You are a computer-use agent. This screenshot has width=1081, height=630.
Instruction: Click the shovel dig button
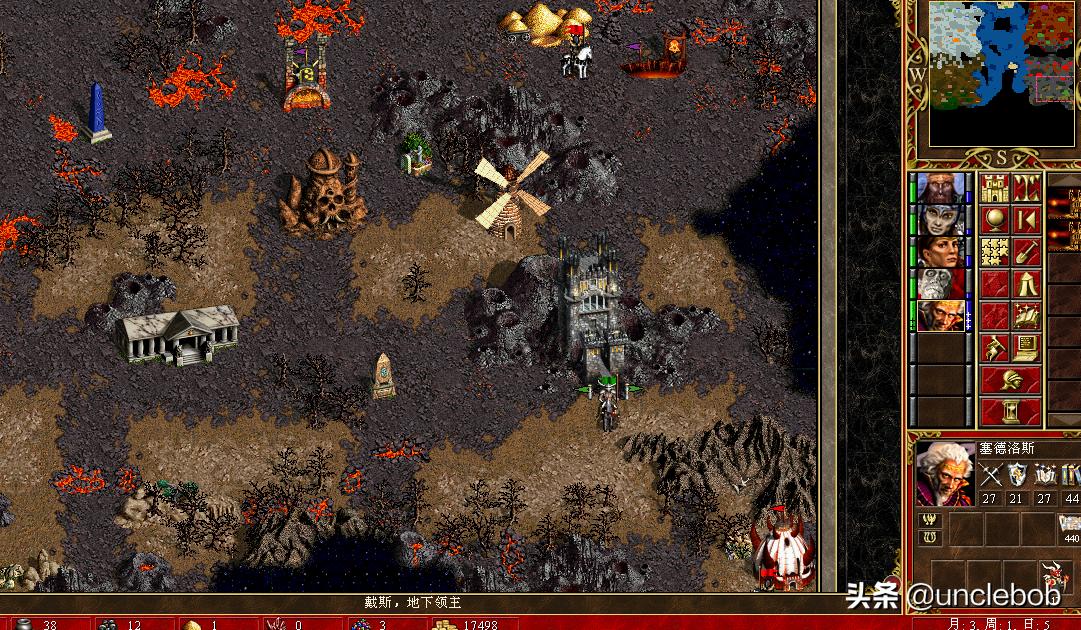point(1027,252)
